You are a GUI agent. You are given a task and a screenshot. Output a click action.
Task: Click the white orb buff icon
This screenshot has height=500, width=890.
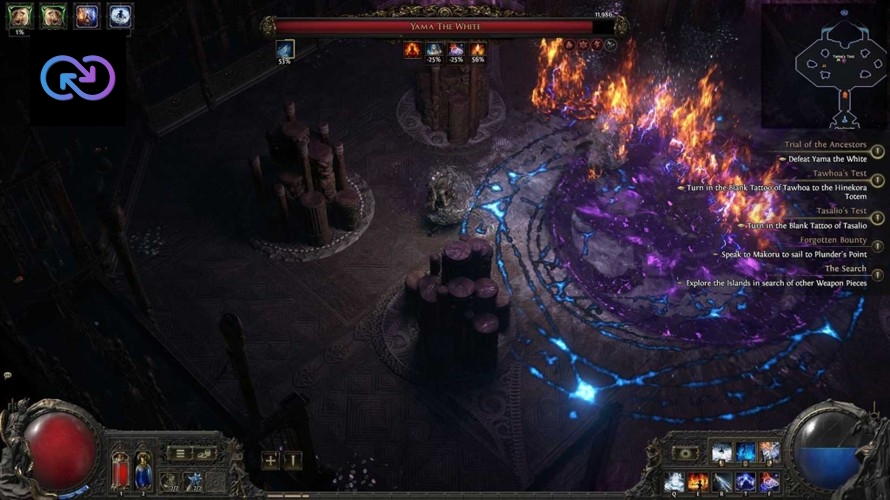tap(120, 15)
